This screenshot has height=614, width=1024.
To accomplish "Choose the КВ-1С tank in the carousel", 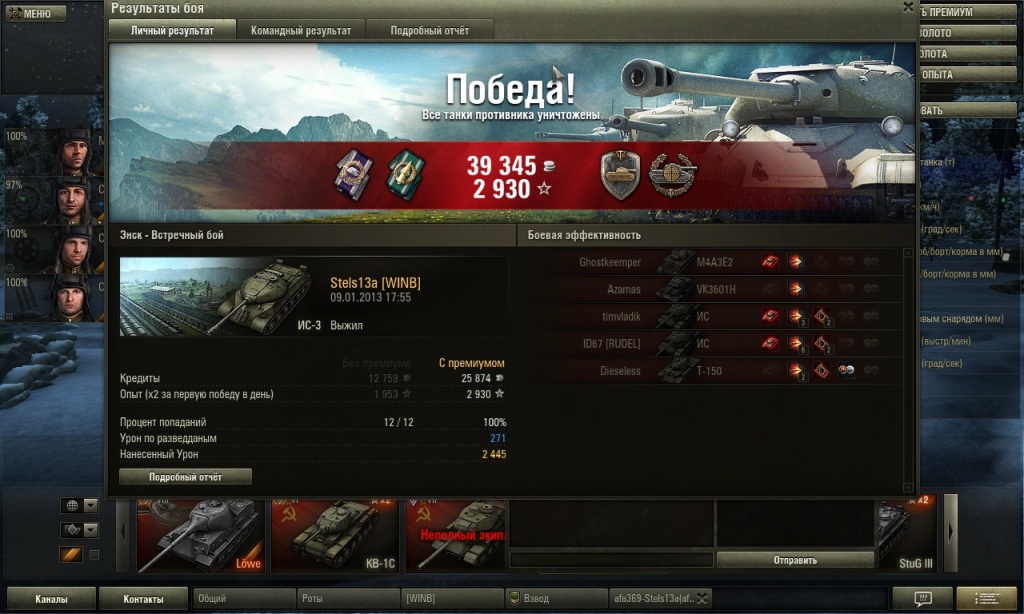I will (x=335, y=535).
